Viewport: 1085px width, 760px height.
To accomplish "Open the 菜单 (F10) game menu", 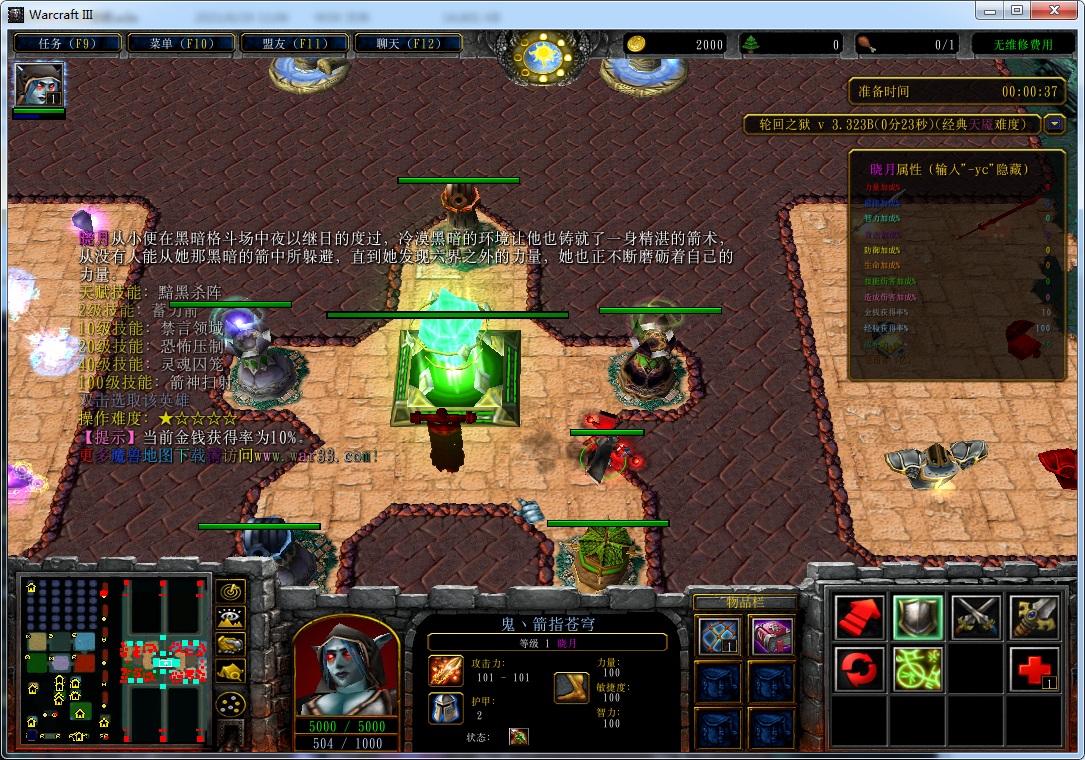I will [x=182, y=44].
